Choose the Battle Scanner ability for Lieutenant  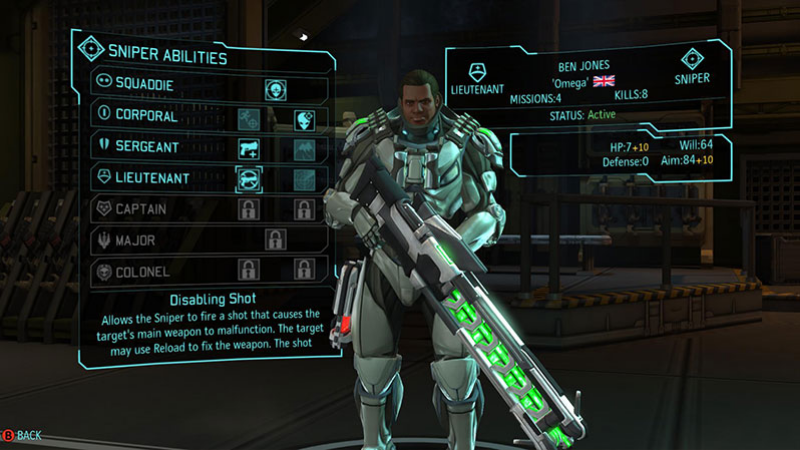coord(305,179)
